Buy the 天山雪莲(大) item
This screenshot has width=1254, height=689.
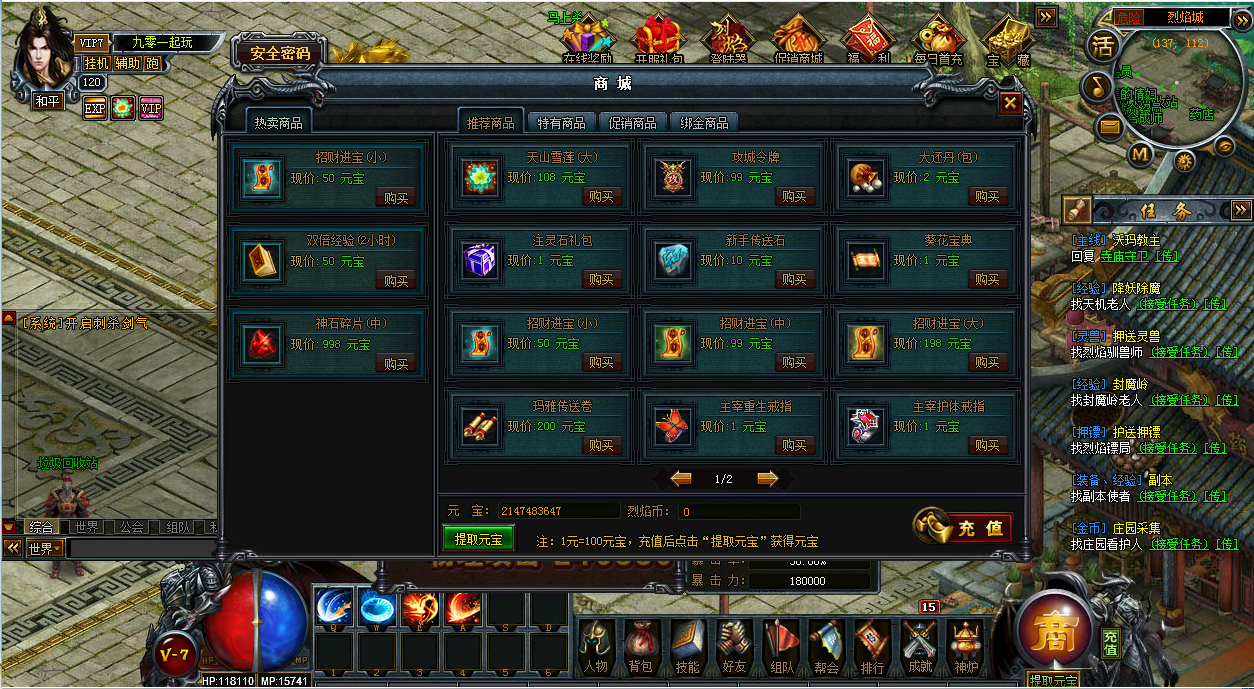[x=601, y=197]
